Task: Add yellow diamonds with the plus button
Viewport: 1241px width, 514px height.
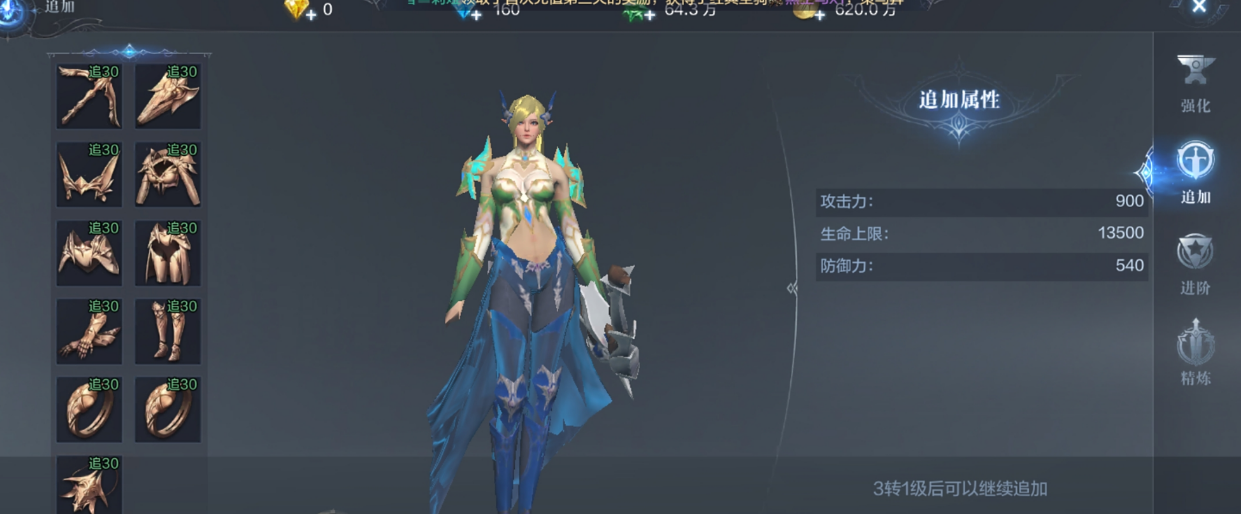Action: [310, 14]
